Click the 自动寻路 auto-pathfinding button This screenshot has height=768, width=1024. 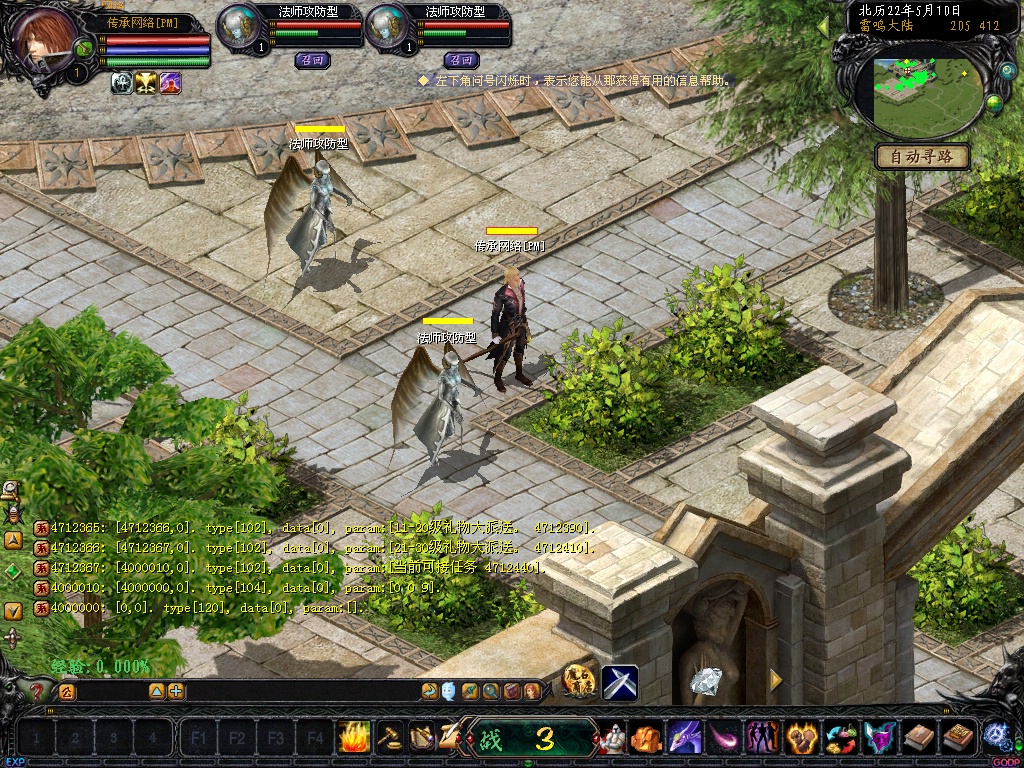(922, 157)
